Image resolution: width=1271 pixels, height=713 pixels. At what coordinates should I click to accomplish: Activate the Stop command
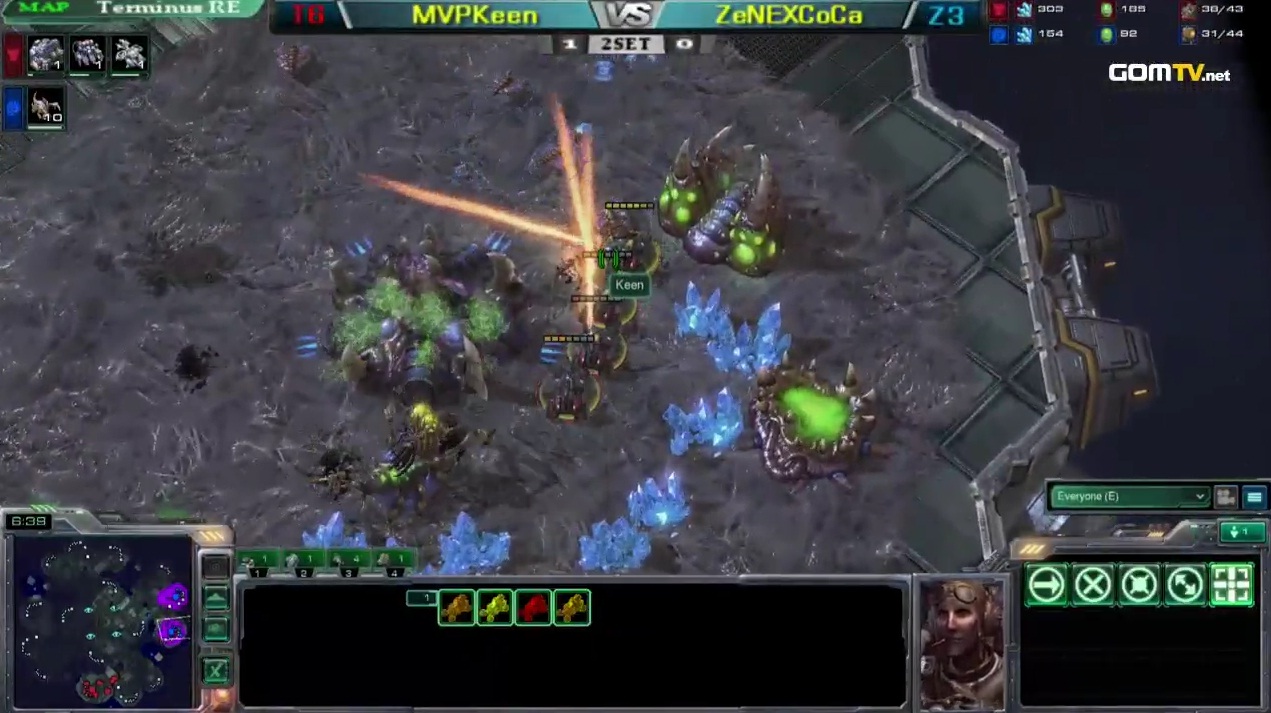pos(1093,585)
